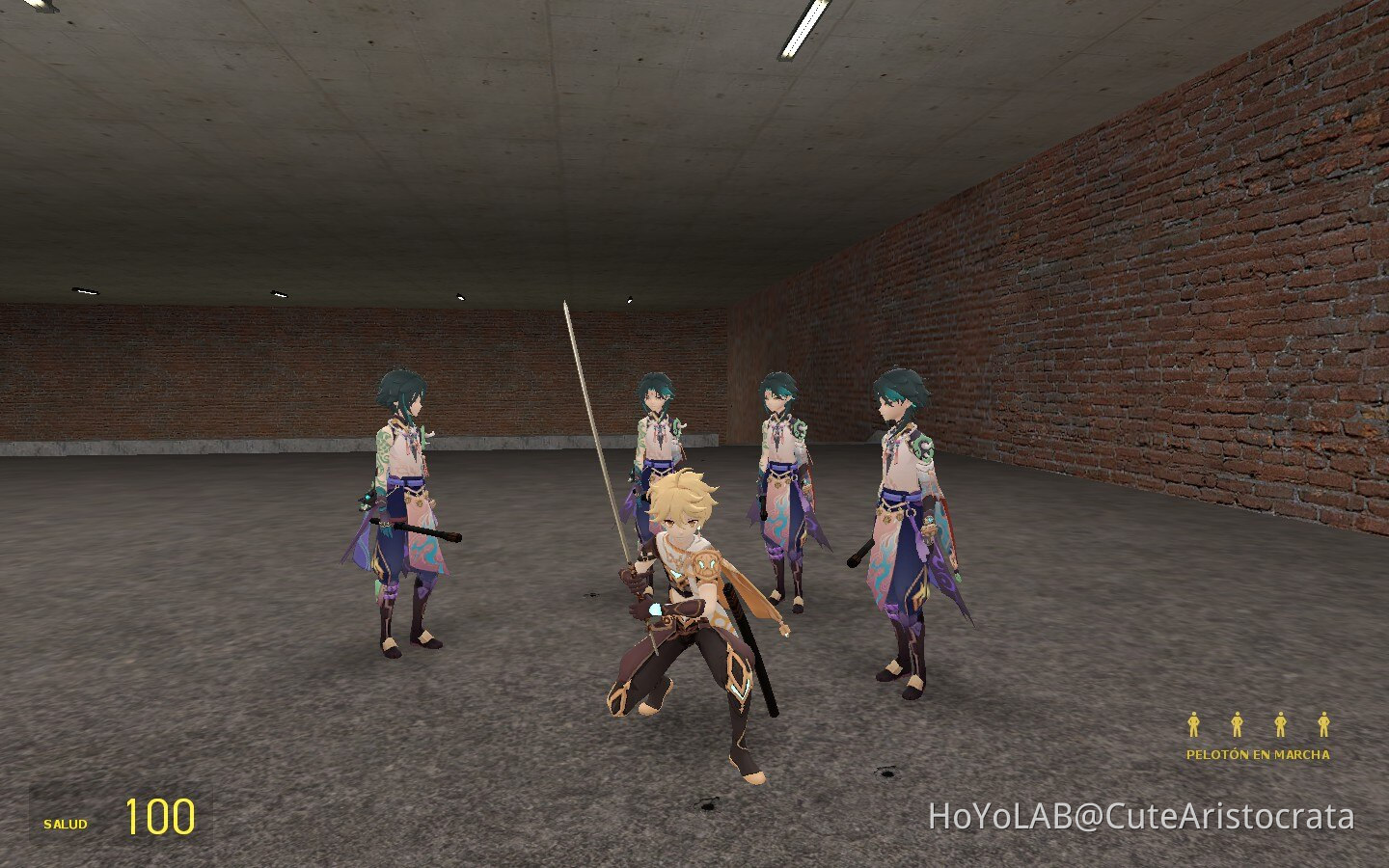Screen dimensions: 1389x868
Task: Click the squad status panel
Action: click(x=1259, y=736)
